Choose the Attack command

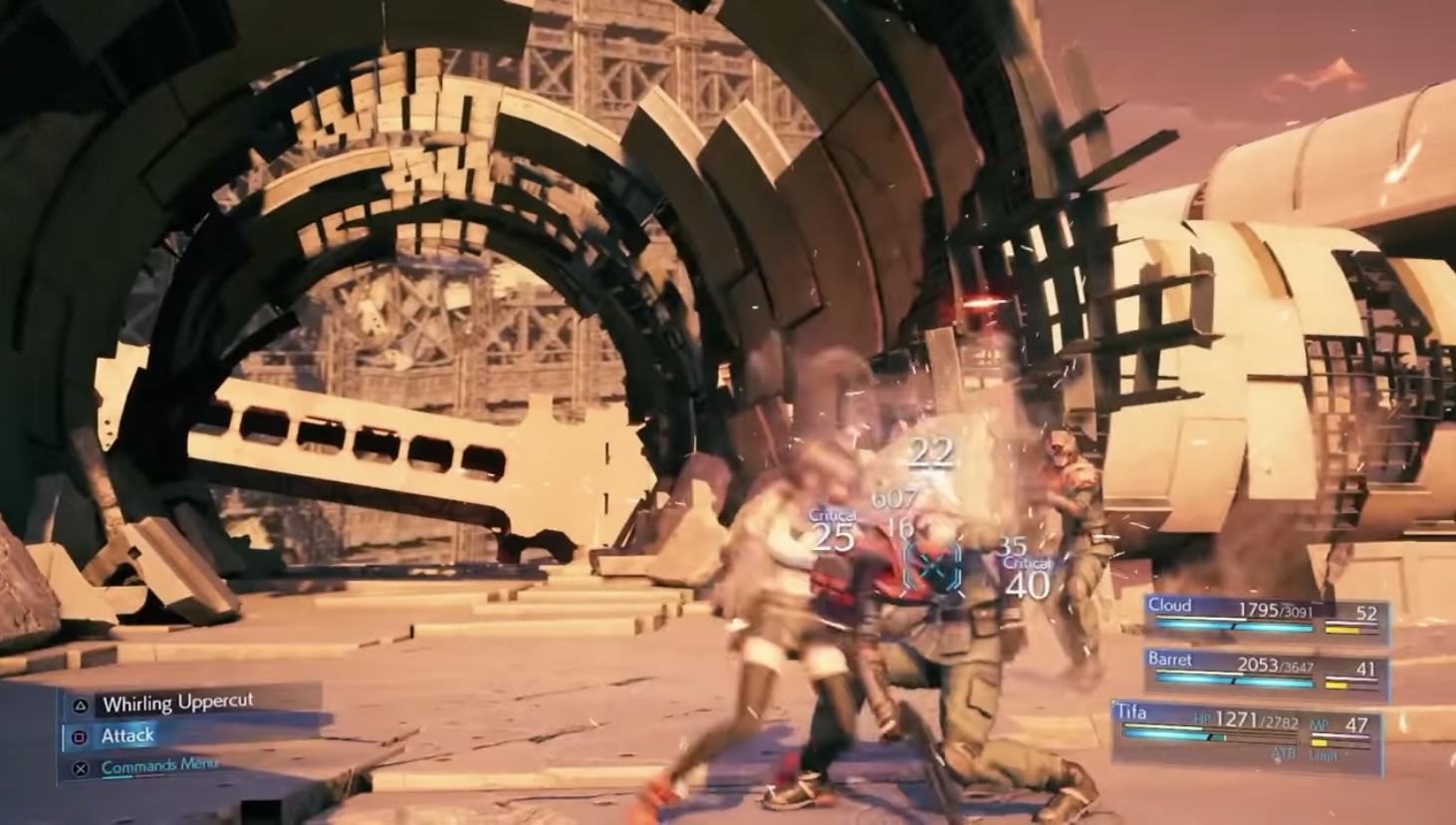point(127,735)
